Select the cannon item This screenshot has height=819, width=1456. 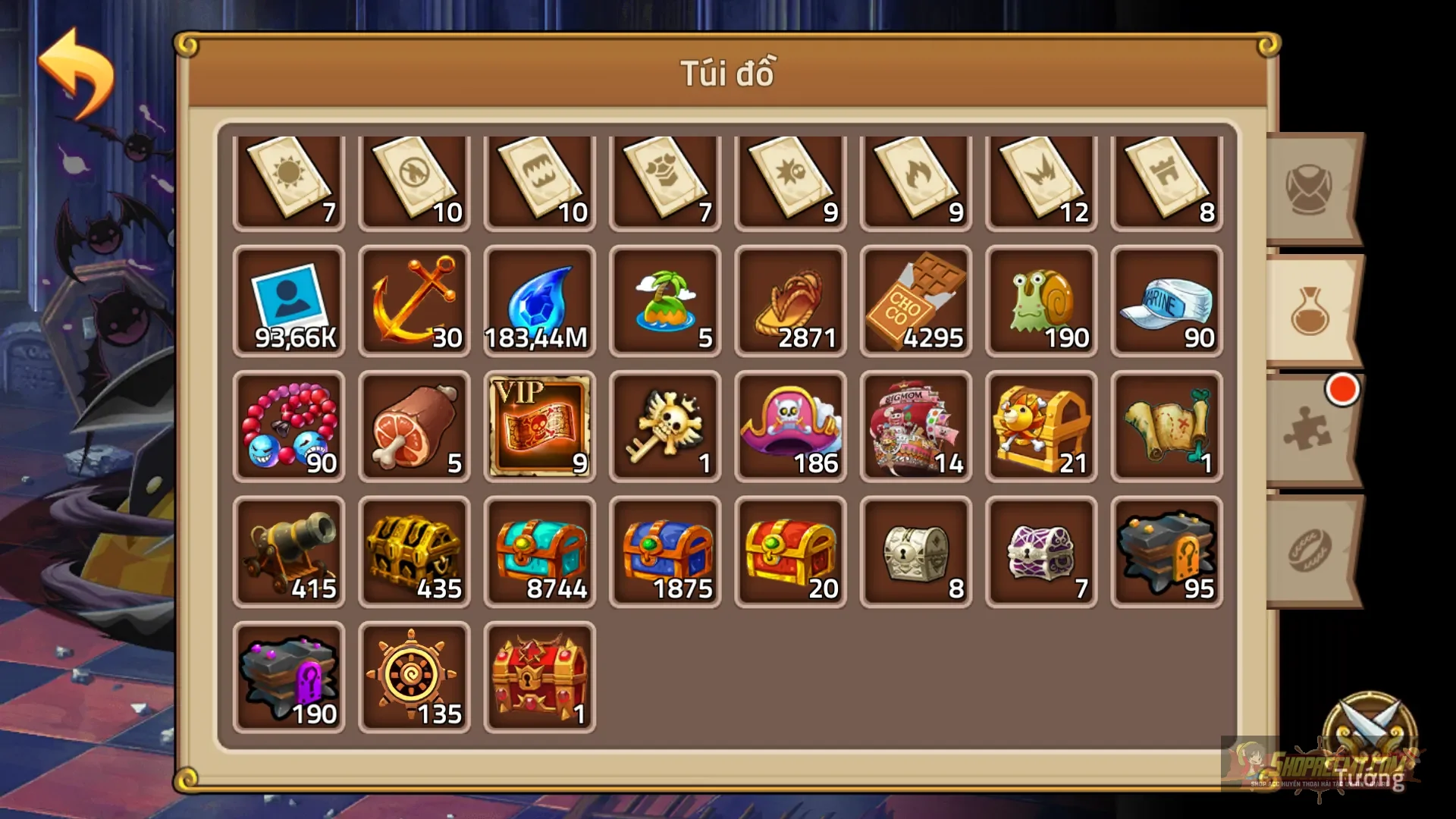[289, 551]
